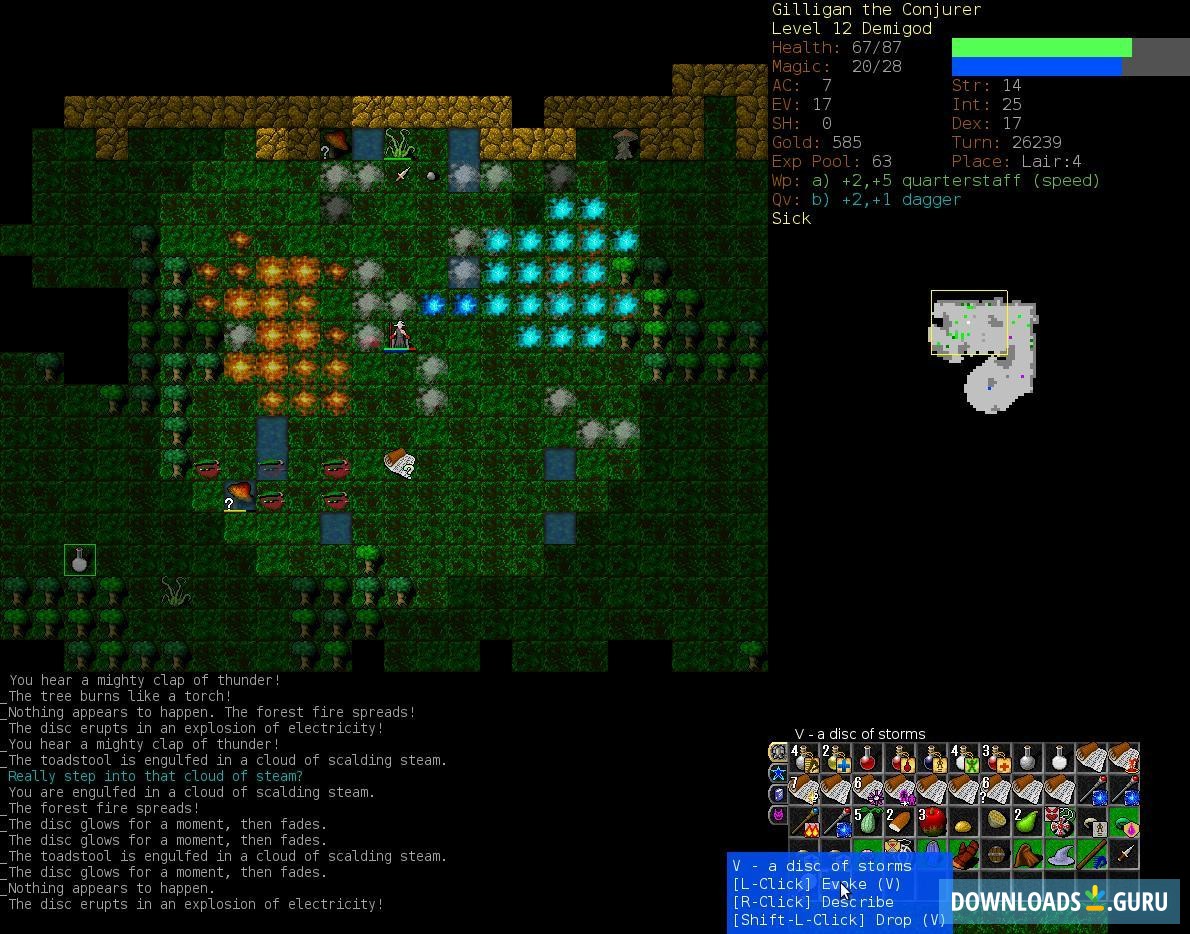Open the dungeon minimap

(x=984, y=351)
